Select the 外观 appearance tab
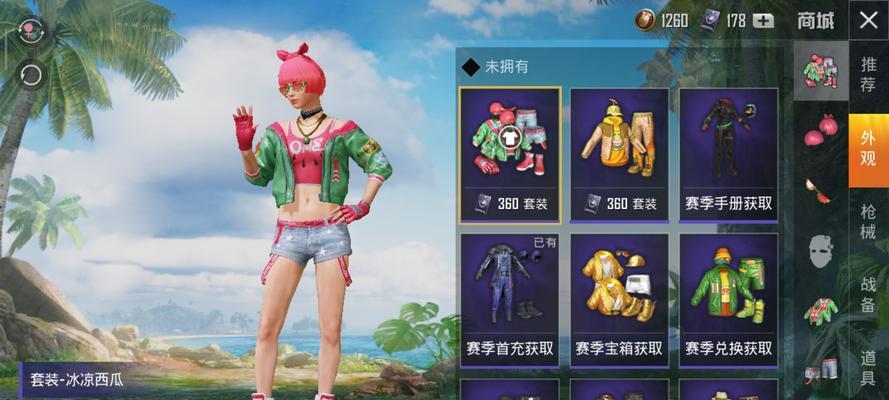 pyautogui.click(x=868, y=150)
